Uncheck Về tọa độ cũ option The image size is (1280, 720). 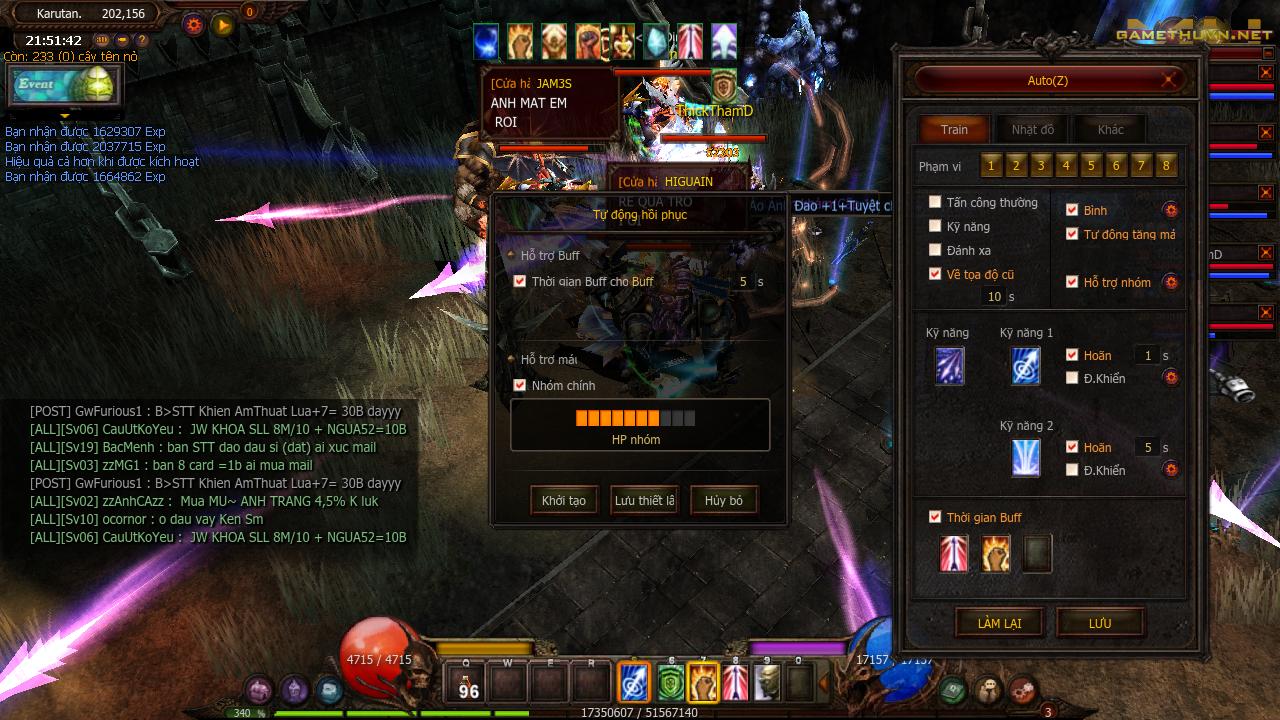pyautogui.click(x=935, y=274)
